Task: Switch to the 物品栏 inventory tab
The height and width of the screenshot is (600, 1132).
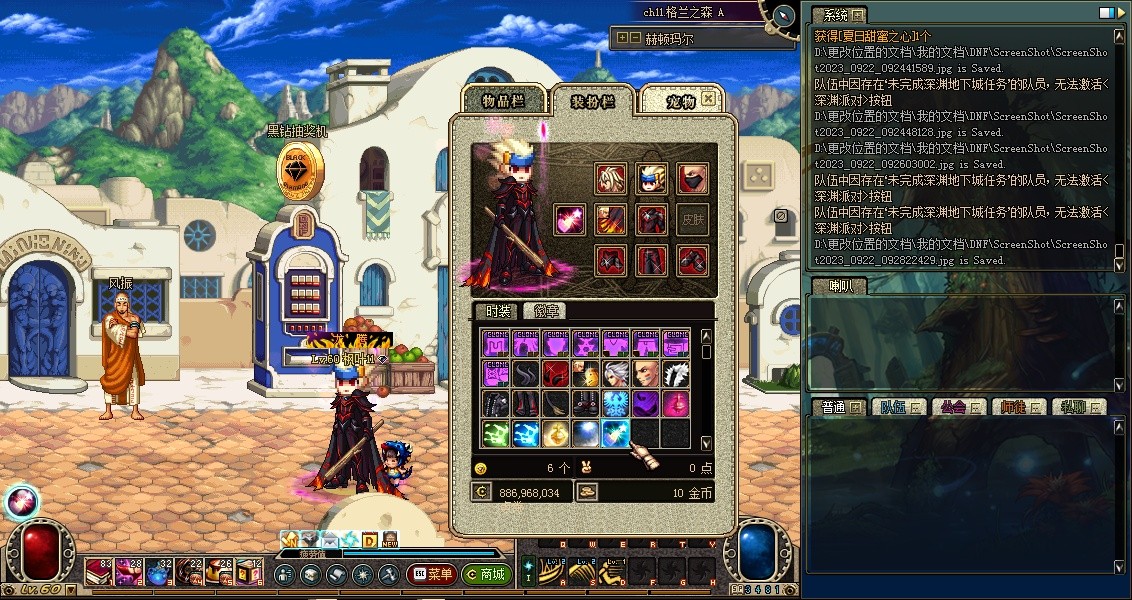Action: (x=503, y=101)
